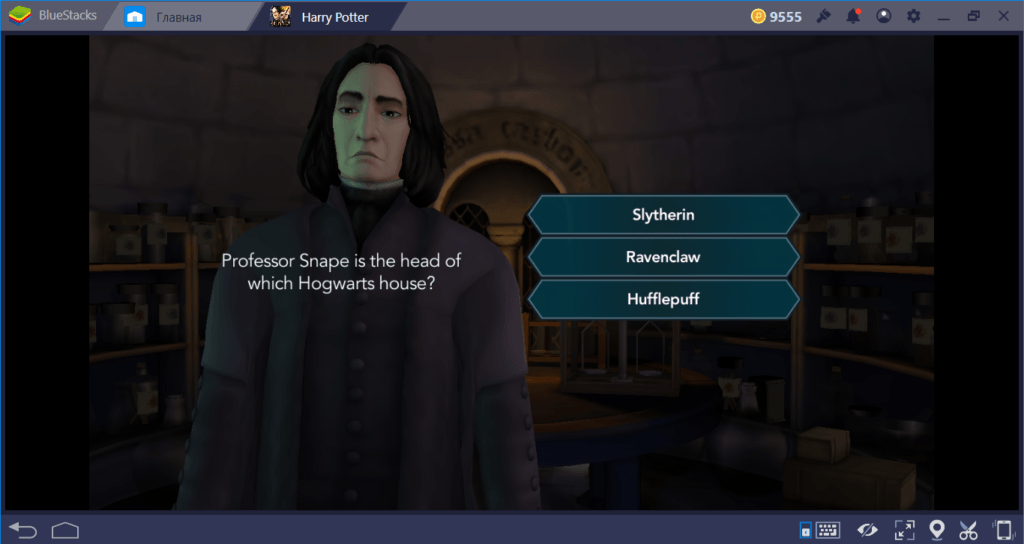The height and width of the screenshot is (544, 1024).
Task: Choose the Slytherin answer
Action: [x=663, y=215]
